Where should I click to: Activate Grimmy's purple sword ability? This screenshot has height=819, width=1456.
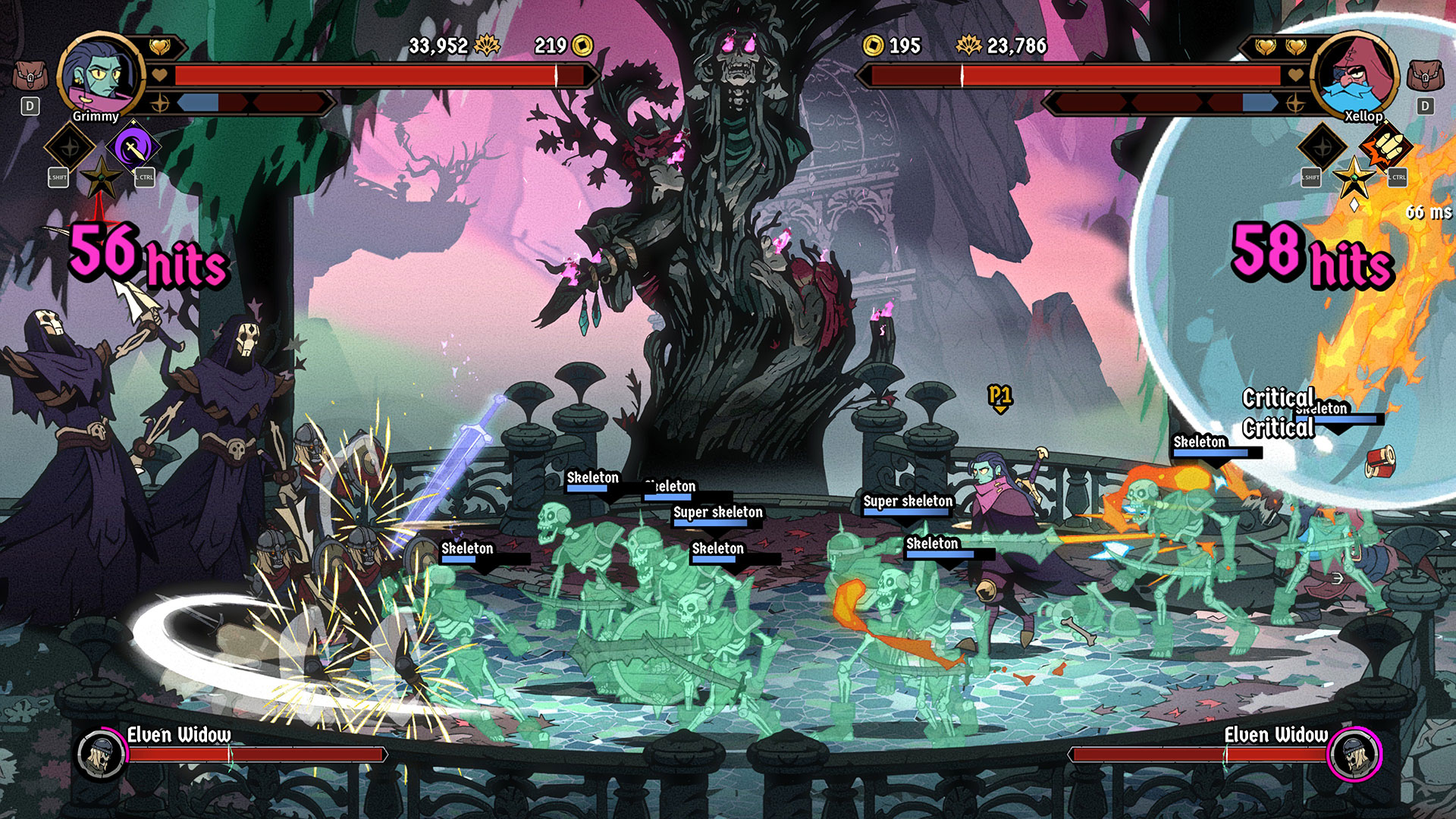(133, 147)
